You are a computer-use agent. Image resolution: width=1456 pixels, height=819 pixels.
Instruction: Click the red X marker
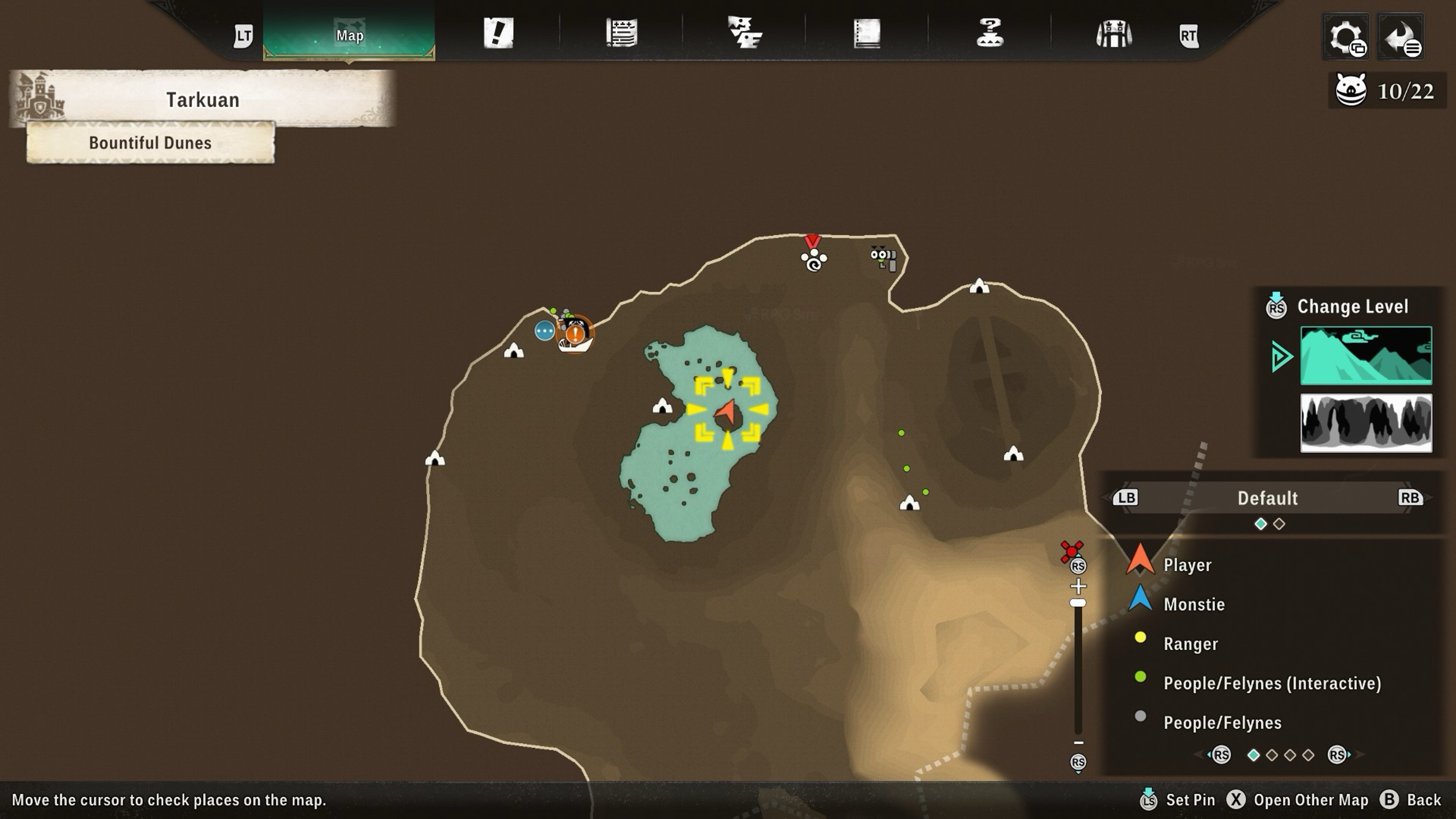(x=1071, y=551)
